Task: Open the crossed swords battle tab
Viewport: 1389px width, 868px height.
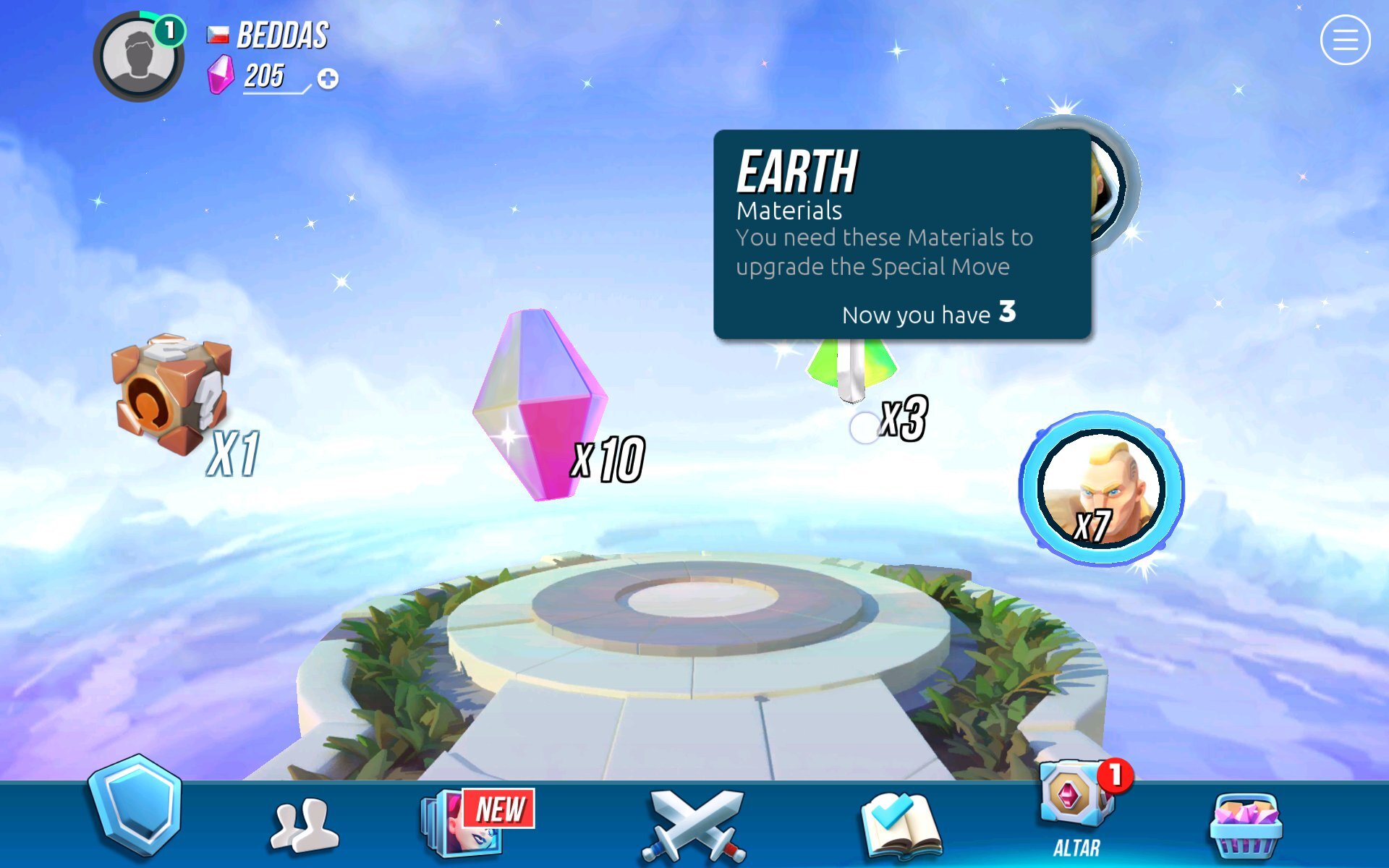Action: (693, 825)
